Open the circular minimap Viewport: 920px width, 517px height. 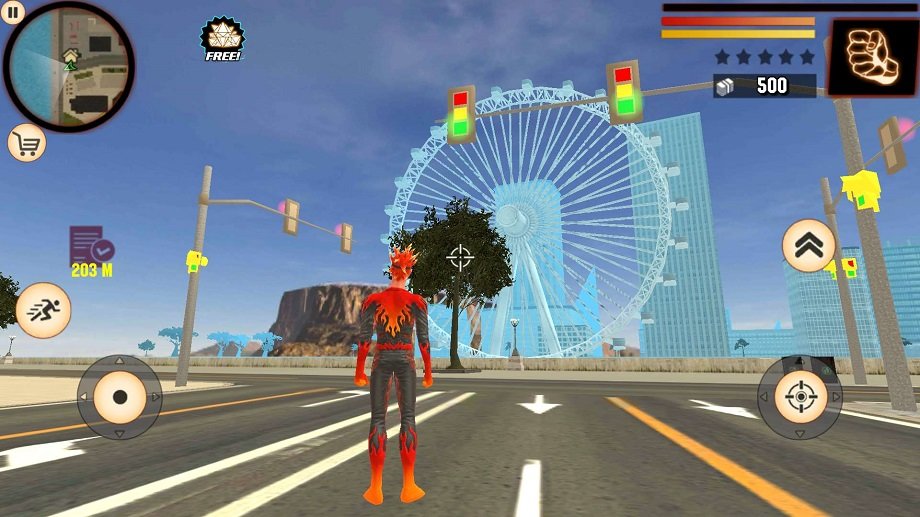coord(69,68)
